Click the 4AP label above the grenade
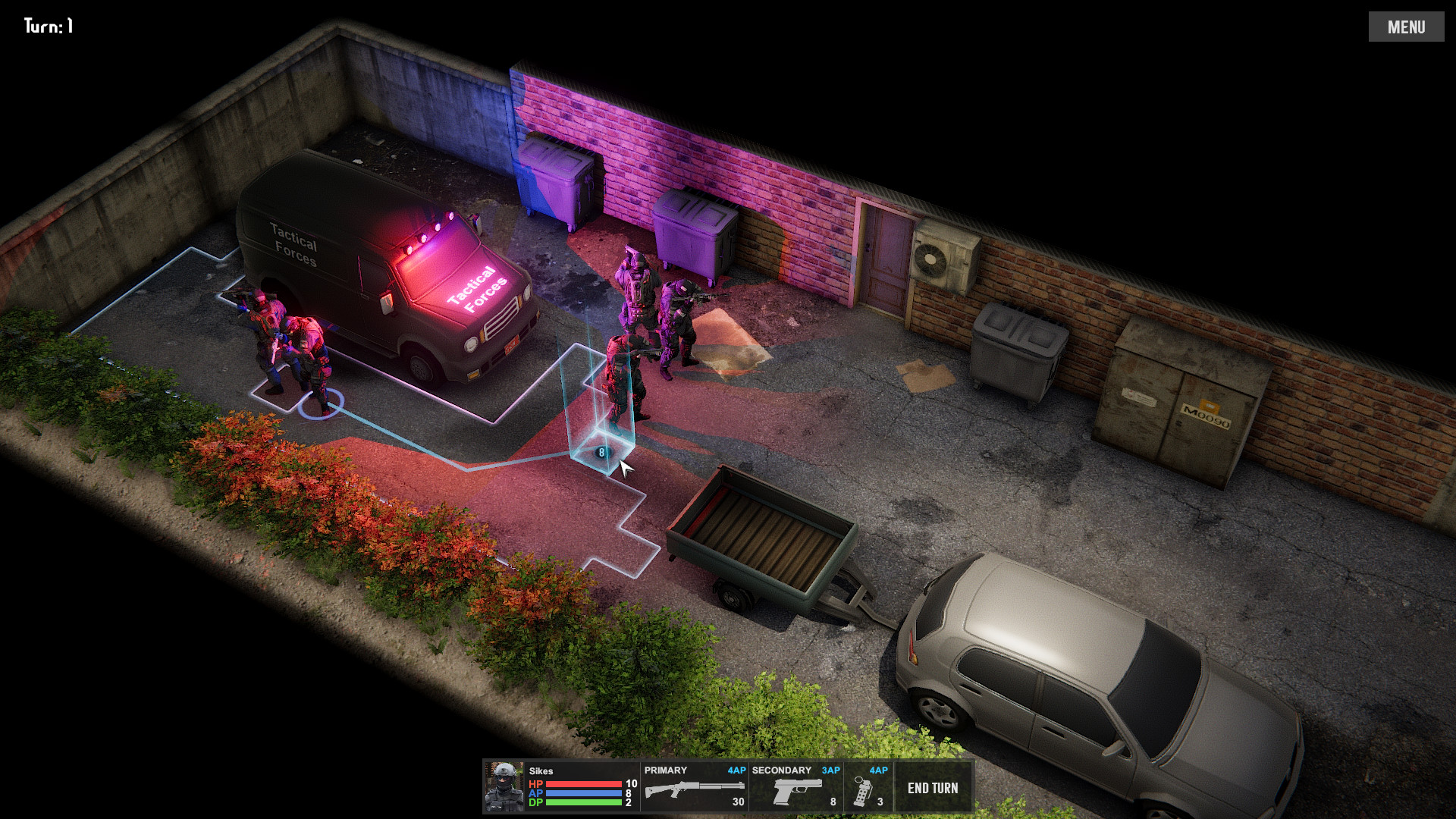1456x819 pixels. pyautogui.click(x=878, y=769)
